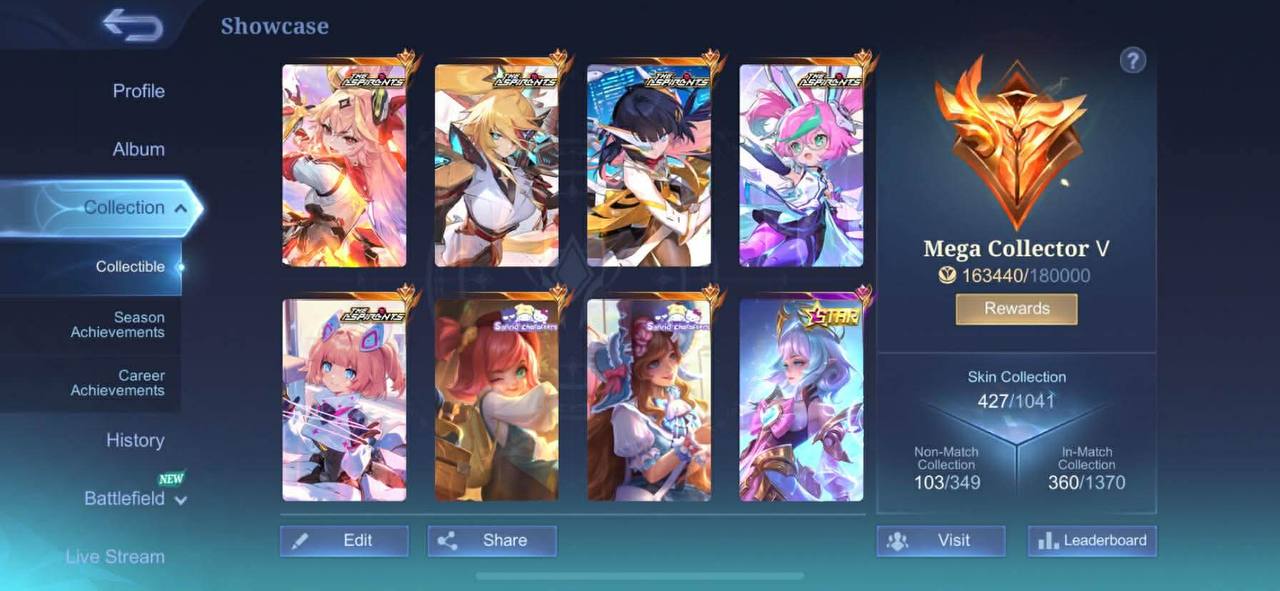Click the Visit button
Image resolution: width=1280 pixels, height=591 pixels.
940,540
